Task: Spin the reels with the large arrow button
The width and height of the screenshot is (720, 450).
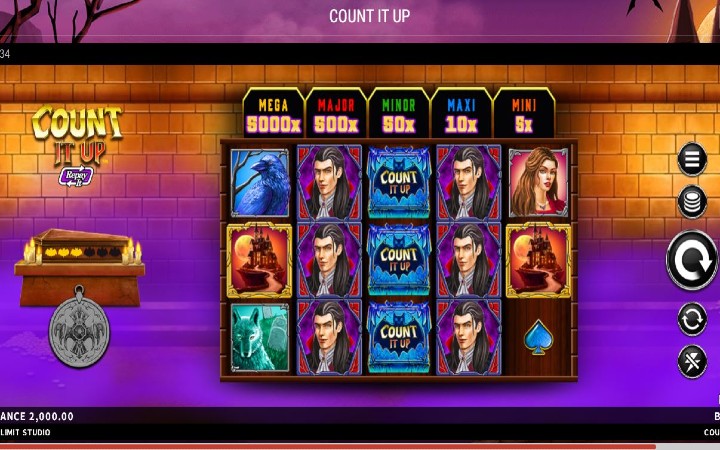Action: coord(692,260)
